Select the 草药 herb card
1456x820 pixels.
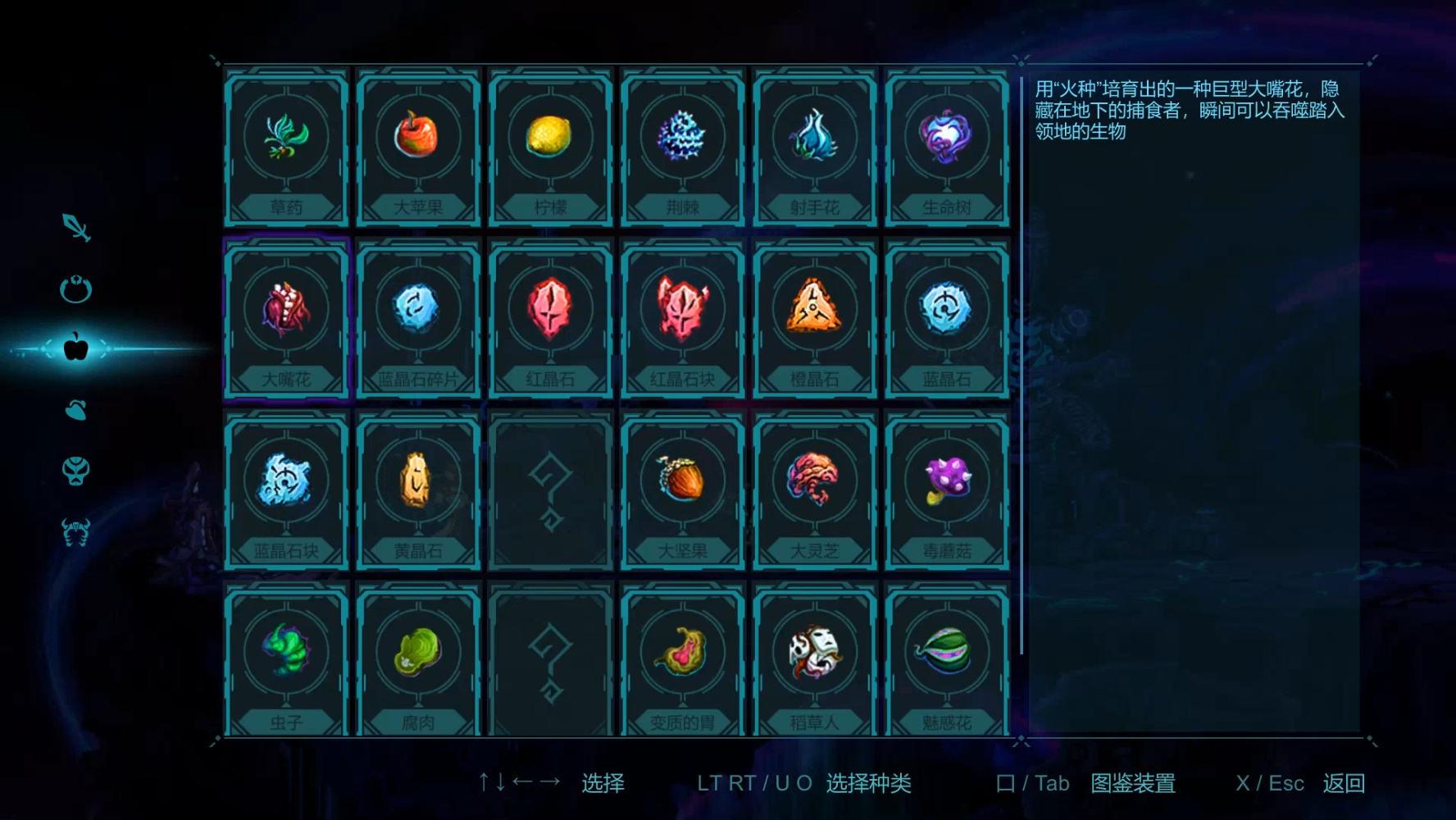286,146
